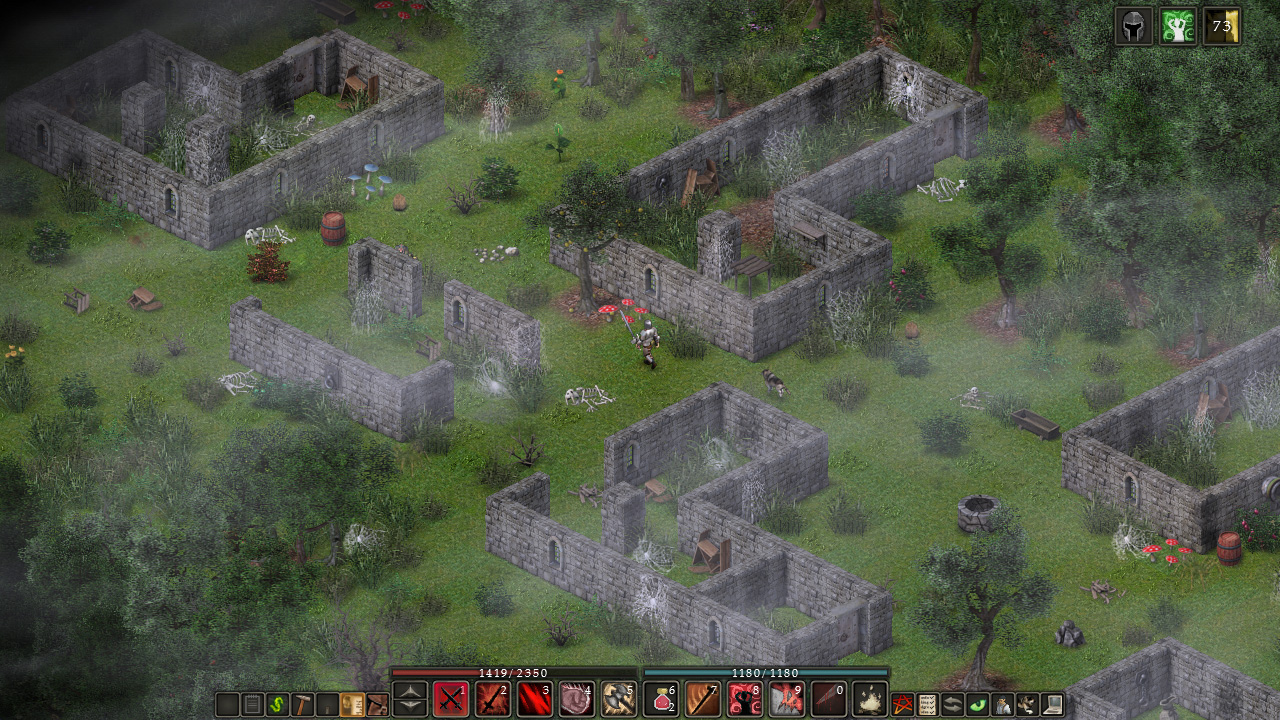Trigger the red slash skill in slot 3
Screen dimensions: 1280x720
535,698
